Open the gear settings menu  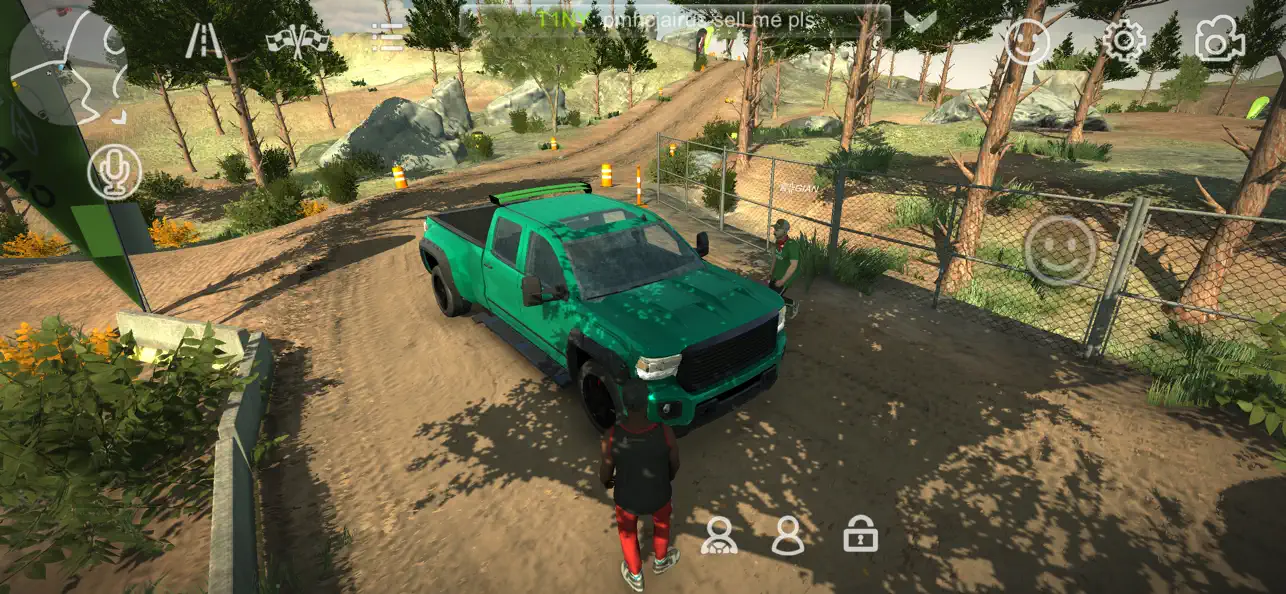[x=1124, y=41]
